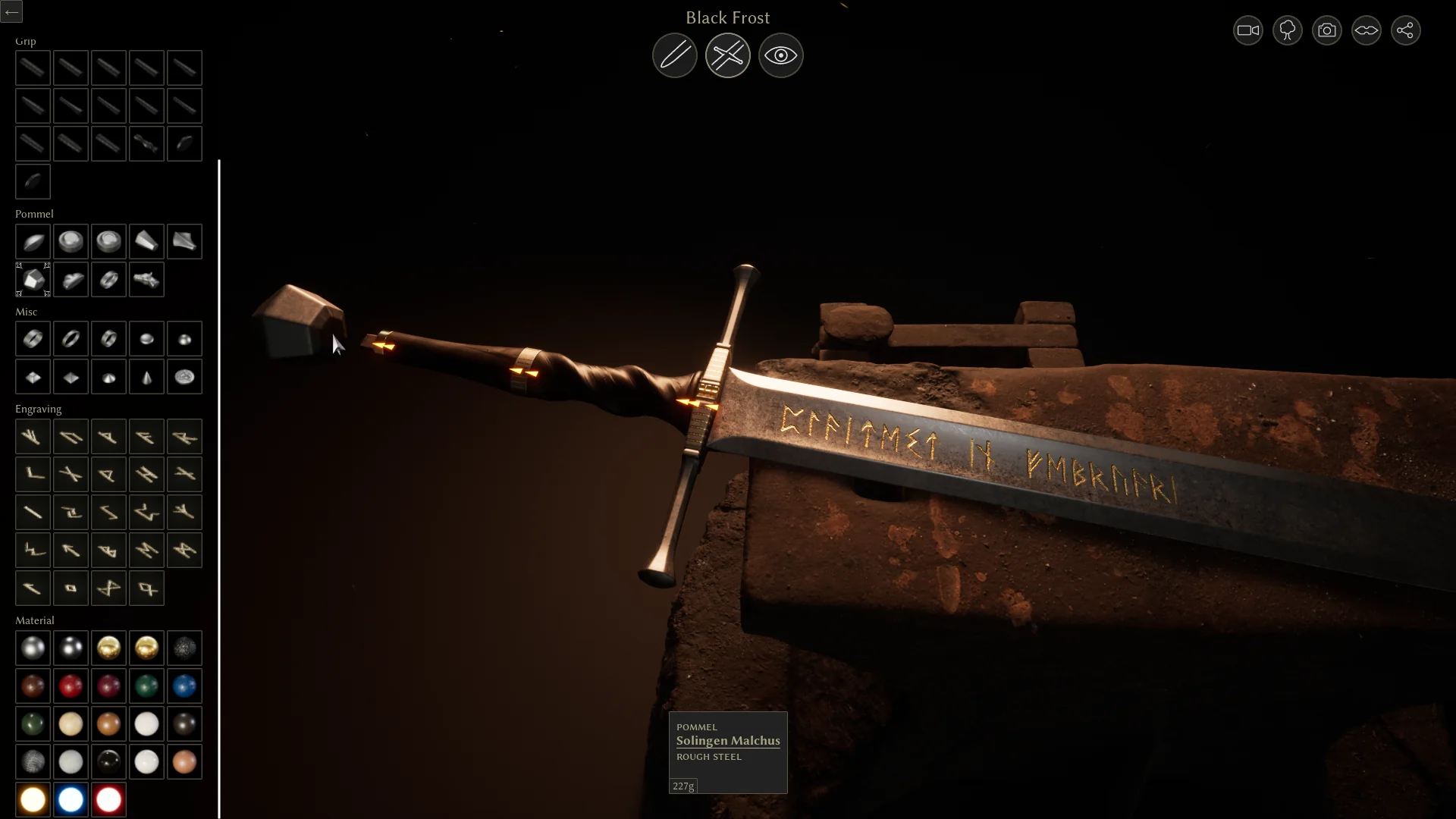Image resolution: width=1456 pixels, height=819 pixels.
Task: Choose the blue material swatch
Action: [184, 686]
